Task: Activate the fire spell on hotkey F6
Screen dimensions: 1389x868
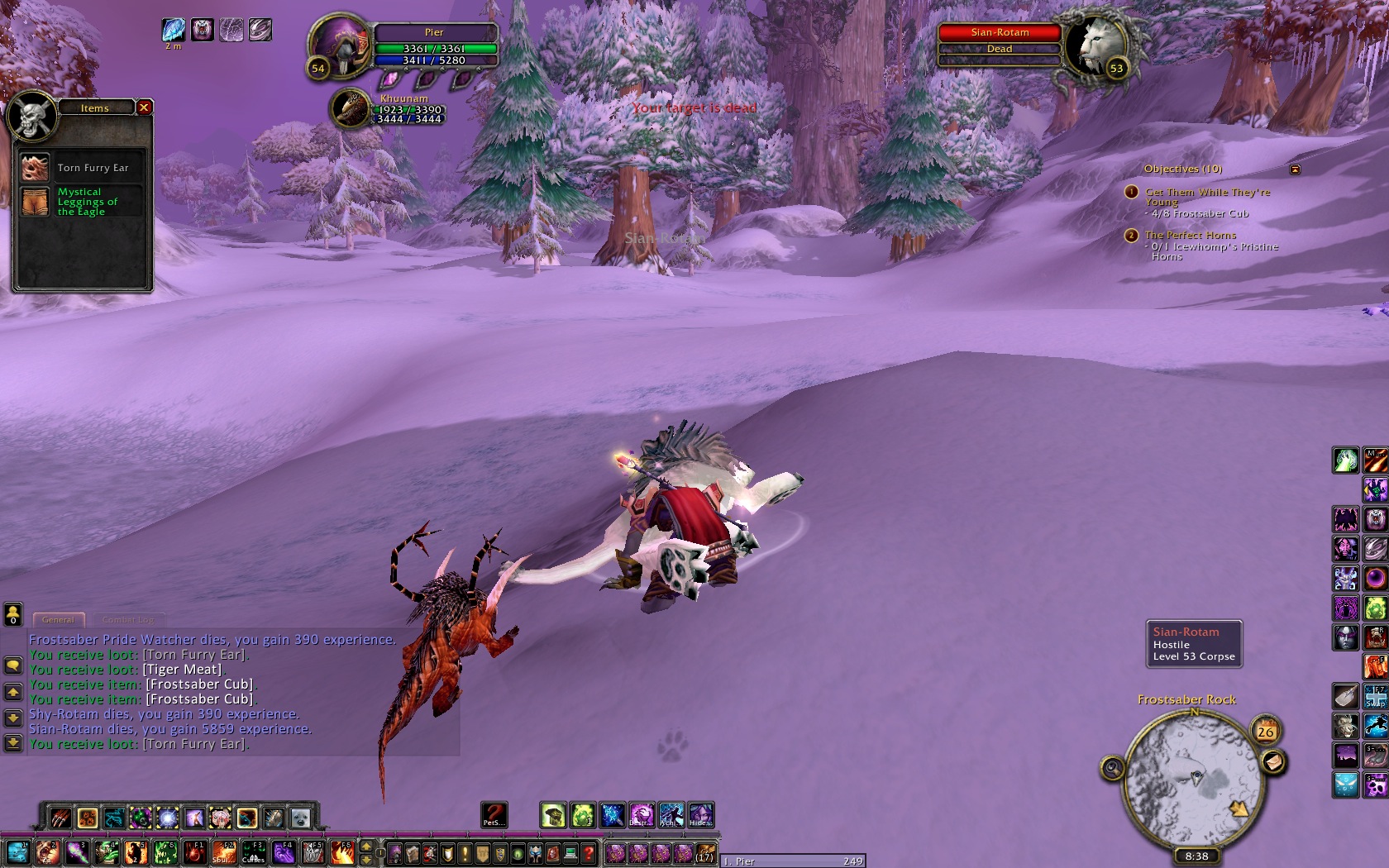Action: coord(343,852)
